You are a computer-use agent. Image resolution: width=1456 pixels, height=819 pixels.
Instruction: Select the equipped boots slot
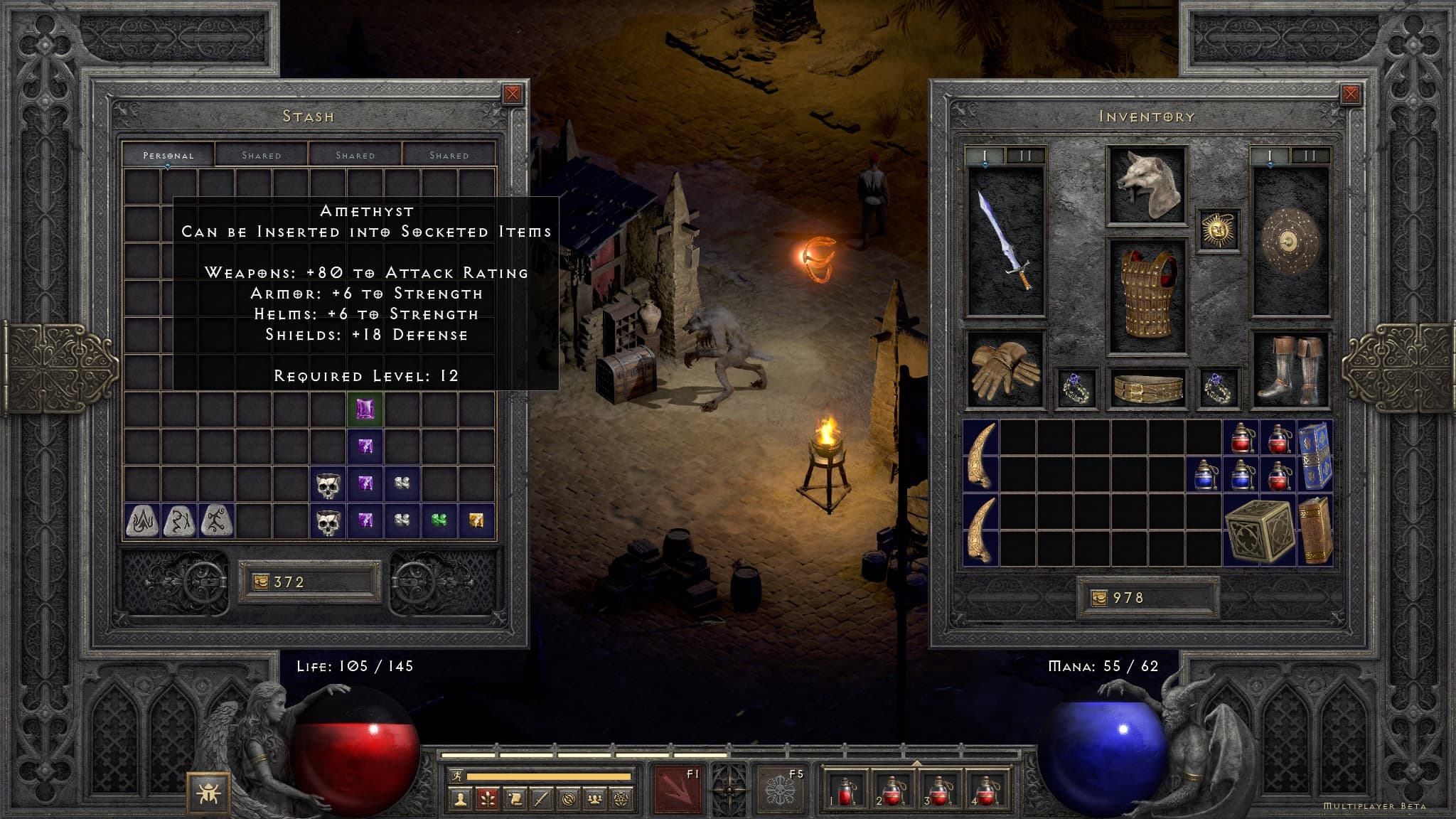1290,370
